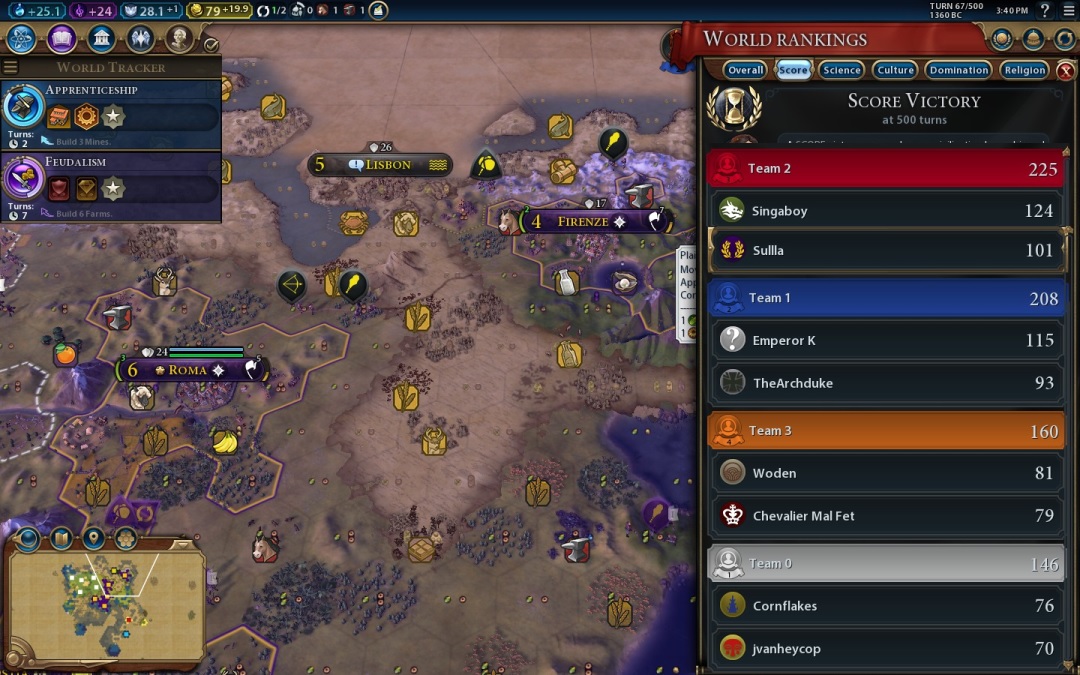Open the religion winged icon

coord(141,39)
